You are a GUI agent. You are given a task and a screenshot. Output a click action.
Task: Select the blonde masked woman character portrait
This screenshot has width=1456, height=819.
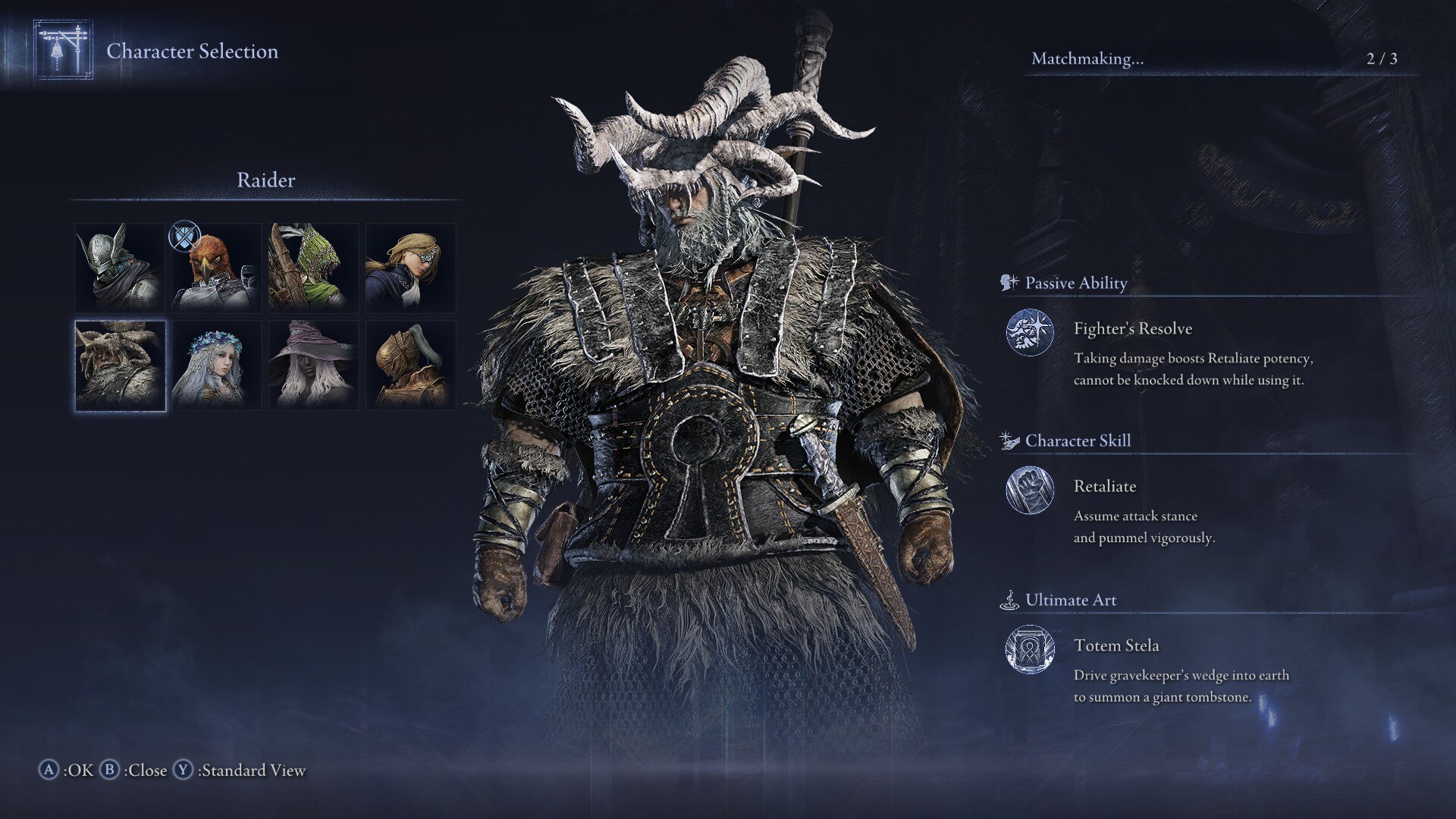click(410, 268)
